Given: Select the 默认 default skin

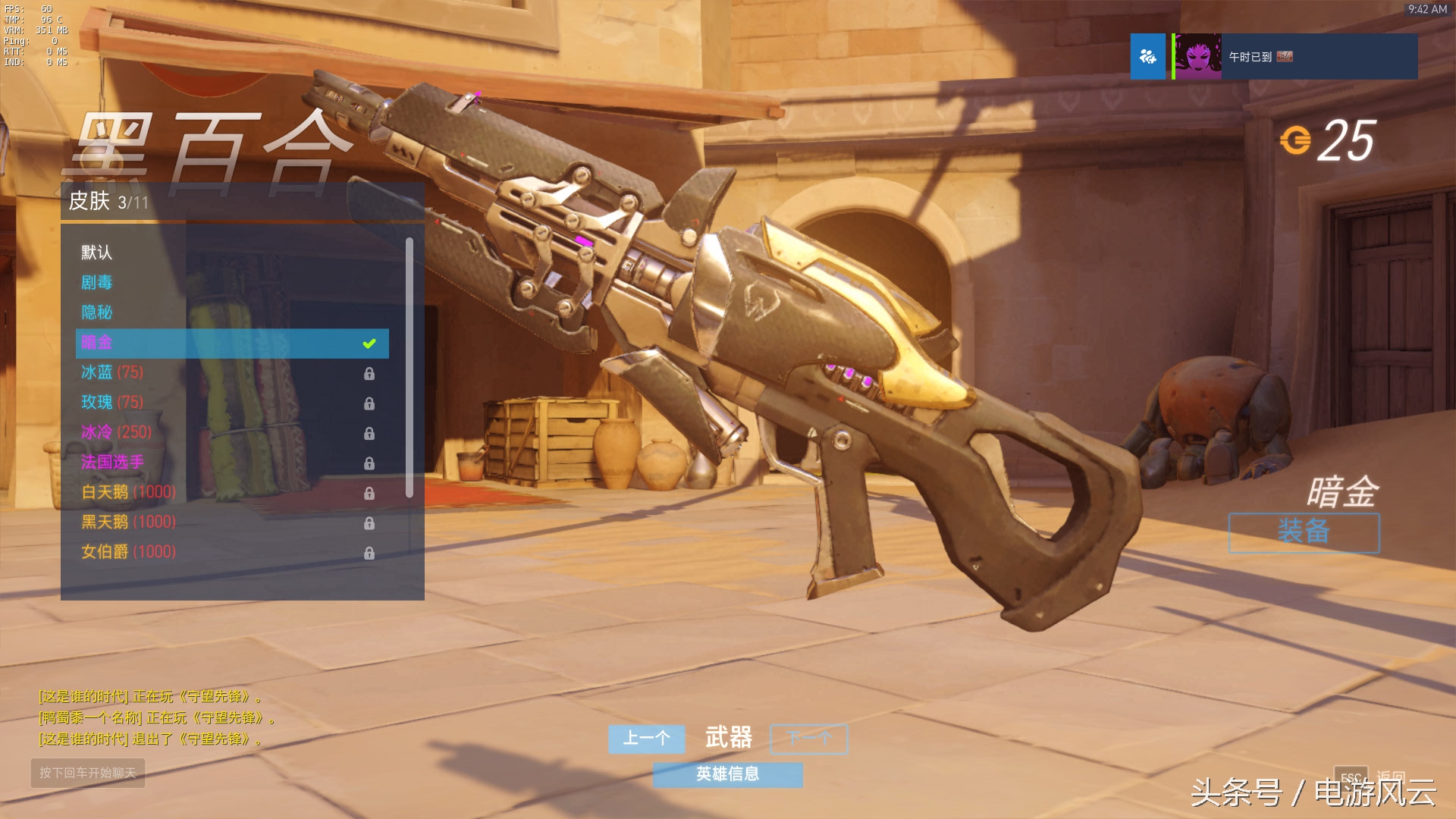Looking at the screenshot, I should [x=97, y=253].
